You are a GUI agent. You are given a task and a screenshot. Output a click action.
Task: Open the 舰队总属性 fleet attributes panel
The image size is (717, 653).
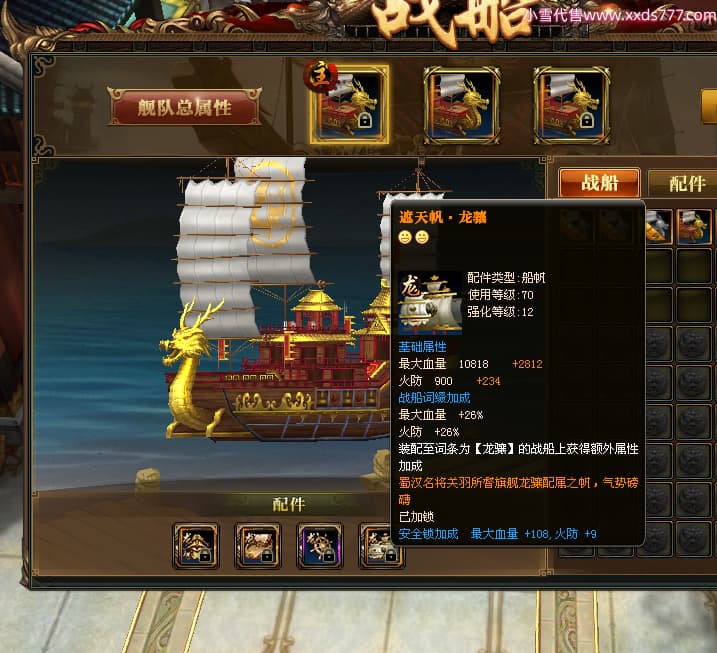pyautogui.click(x=185, y=109)
